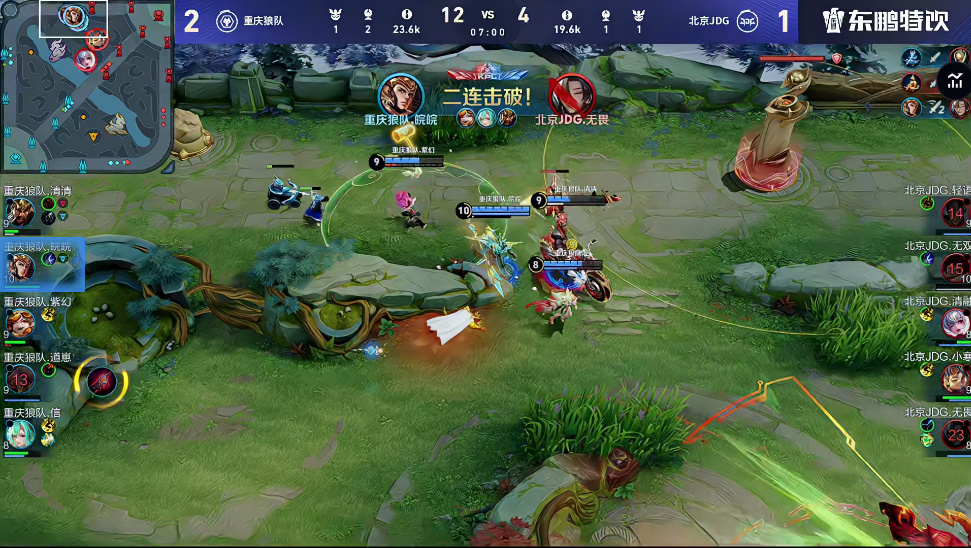Choose player 重庆狼队.紫幻 portrait
This screenshot has width=971, height=548.
20,322
